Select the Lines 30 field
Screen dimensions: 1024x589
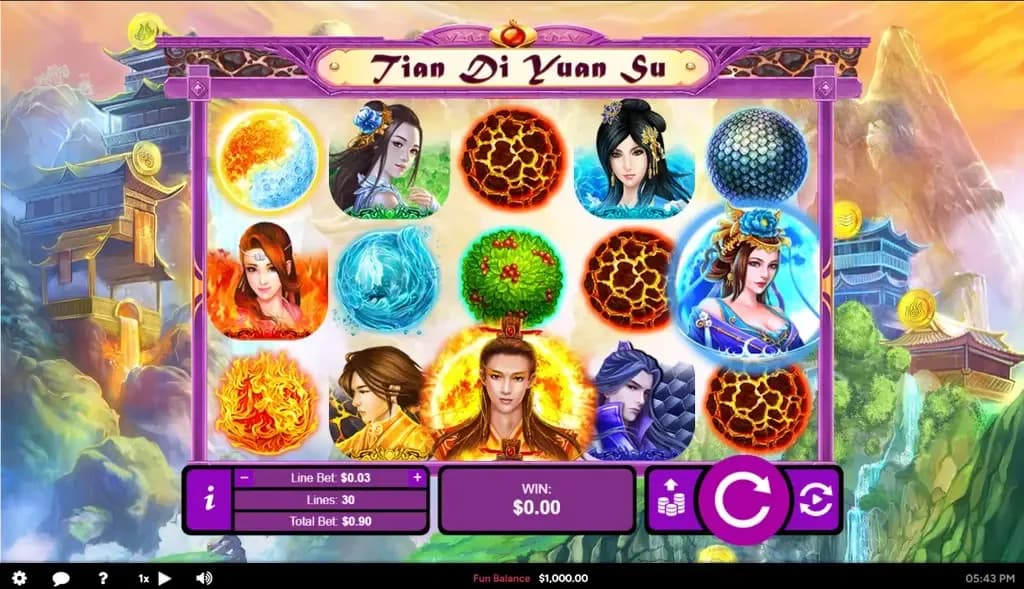[331, 500]
